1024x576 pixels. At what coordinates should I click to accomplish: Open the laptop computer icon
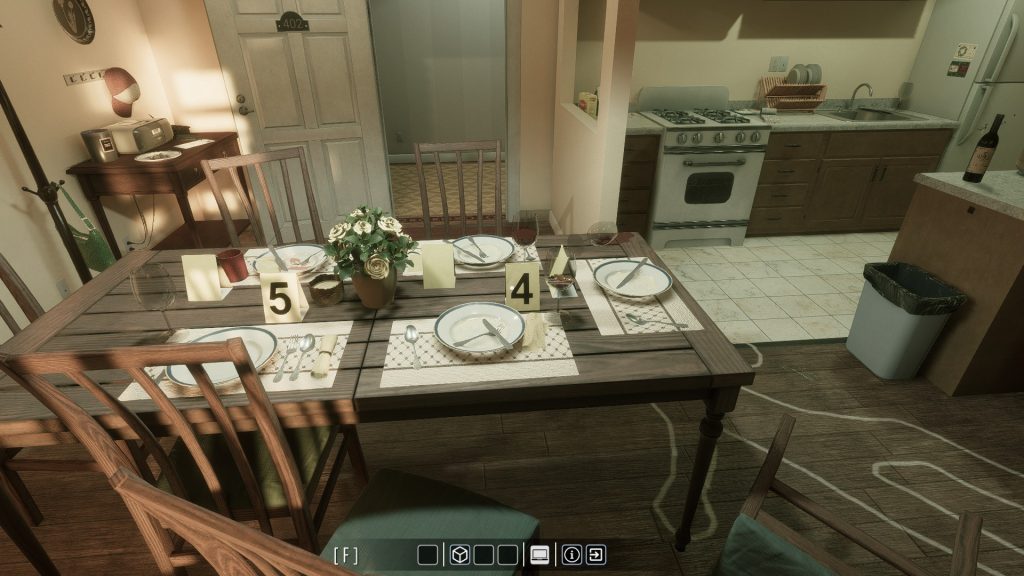540,555
